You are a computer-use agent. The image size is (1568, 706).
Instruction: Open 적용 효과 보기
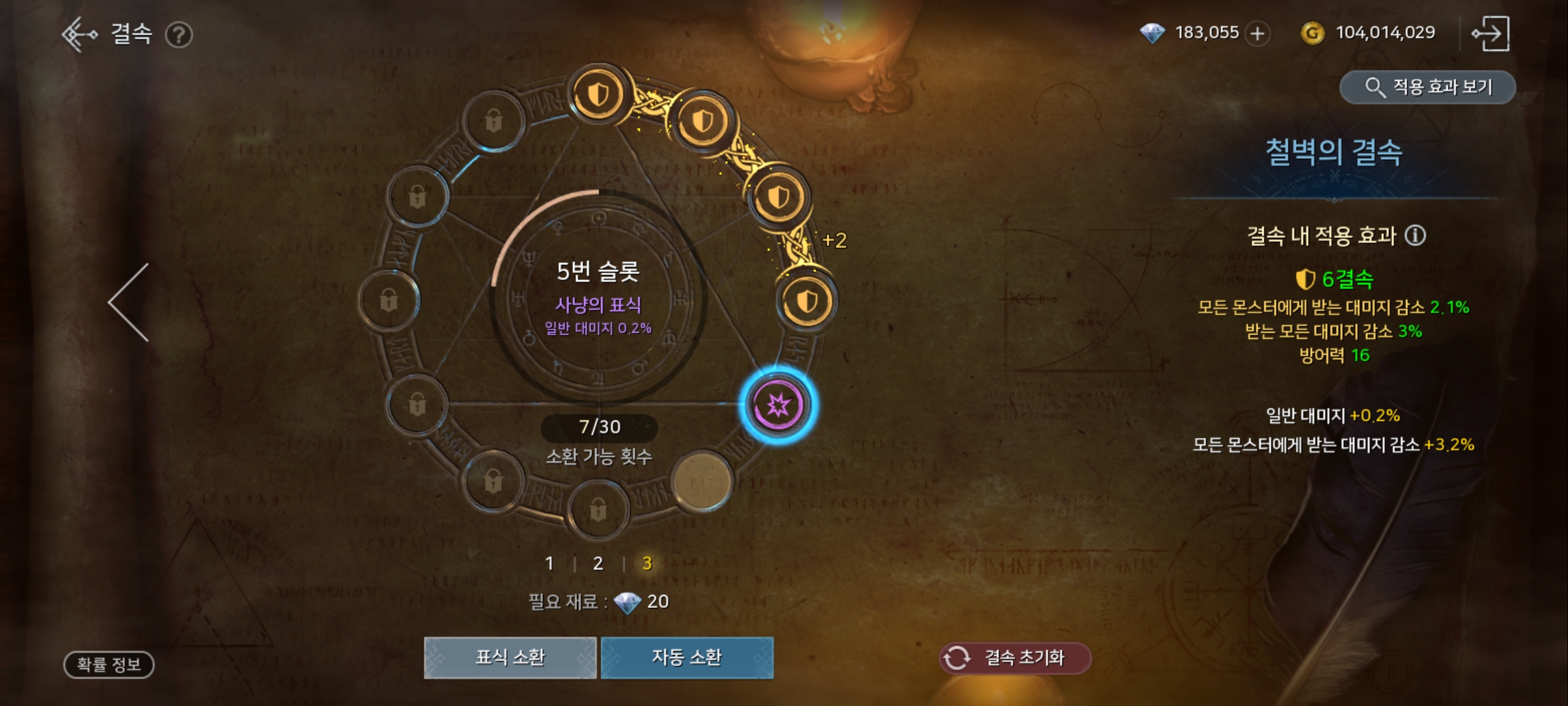click(x=1428, y=87)
